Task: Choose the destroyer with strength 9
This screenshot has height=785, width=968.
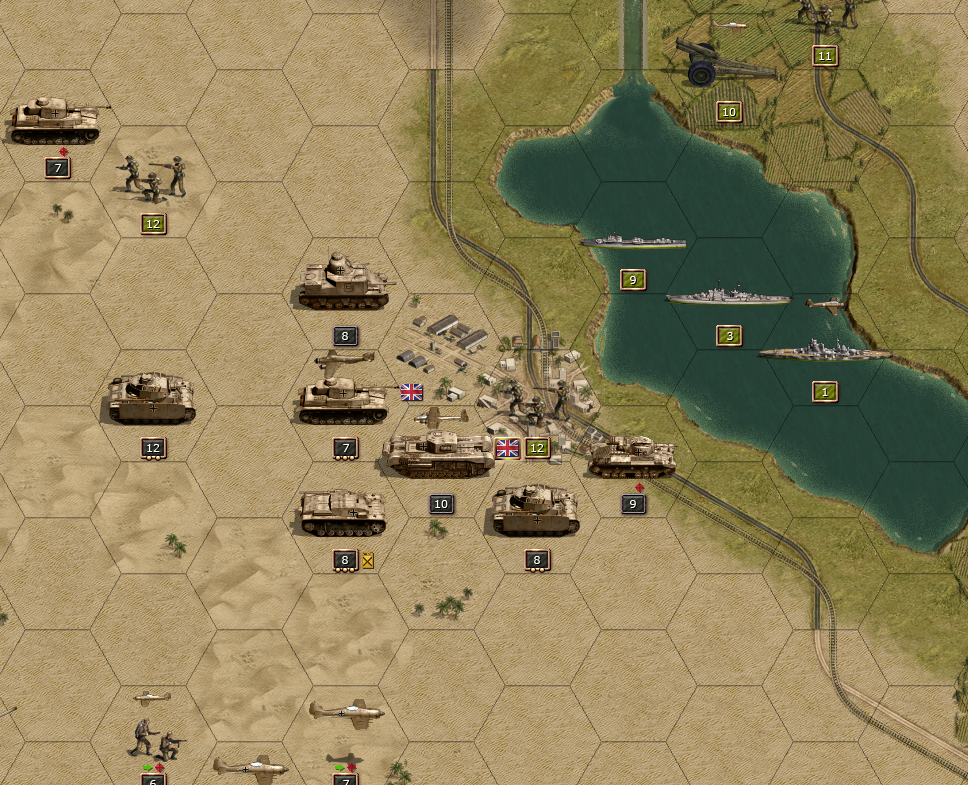Action: coord(632,242)
